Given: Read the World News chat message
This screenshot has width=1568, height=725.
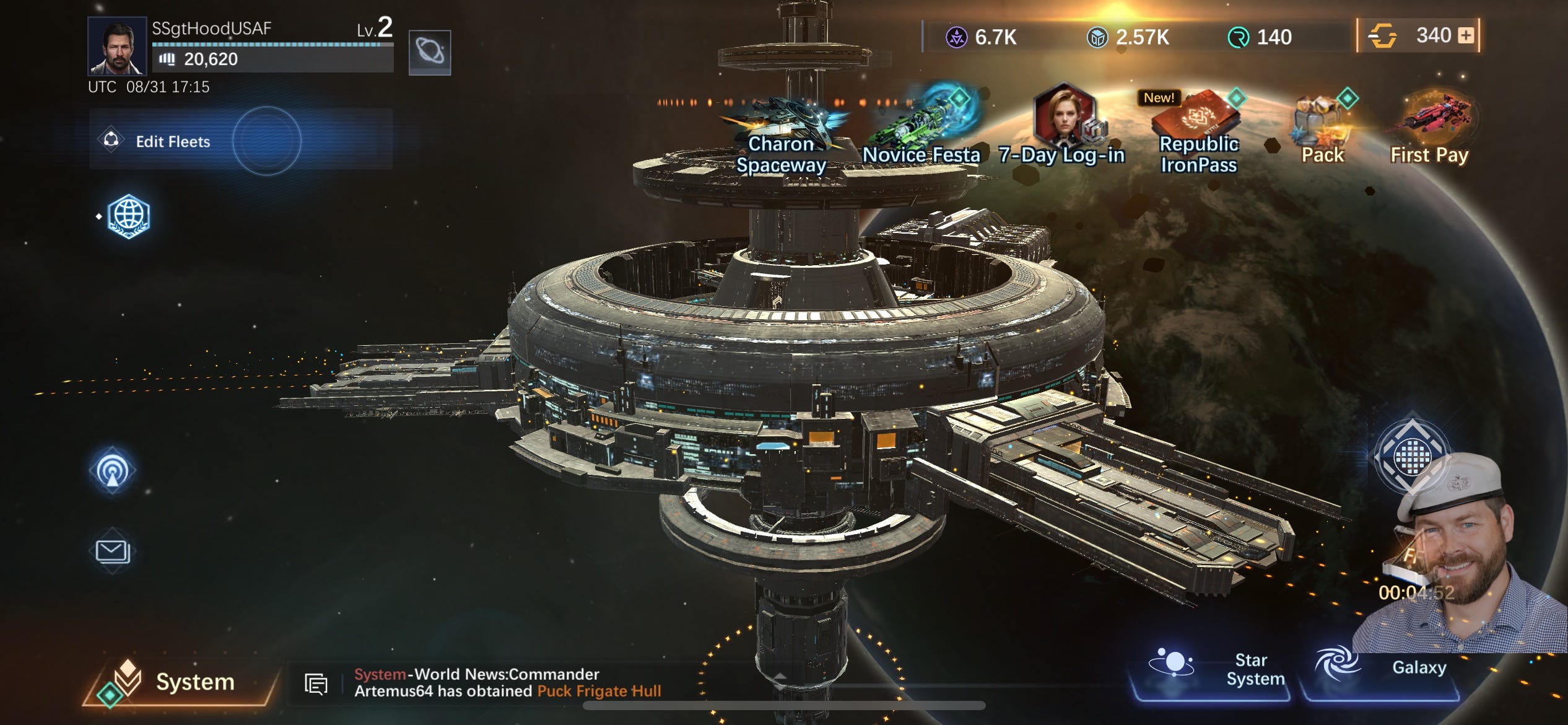Looking at the screenshot, I should [508, 682].
